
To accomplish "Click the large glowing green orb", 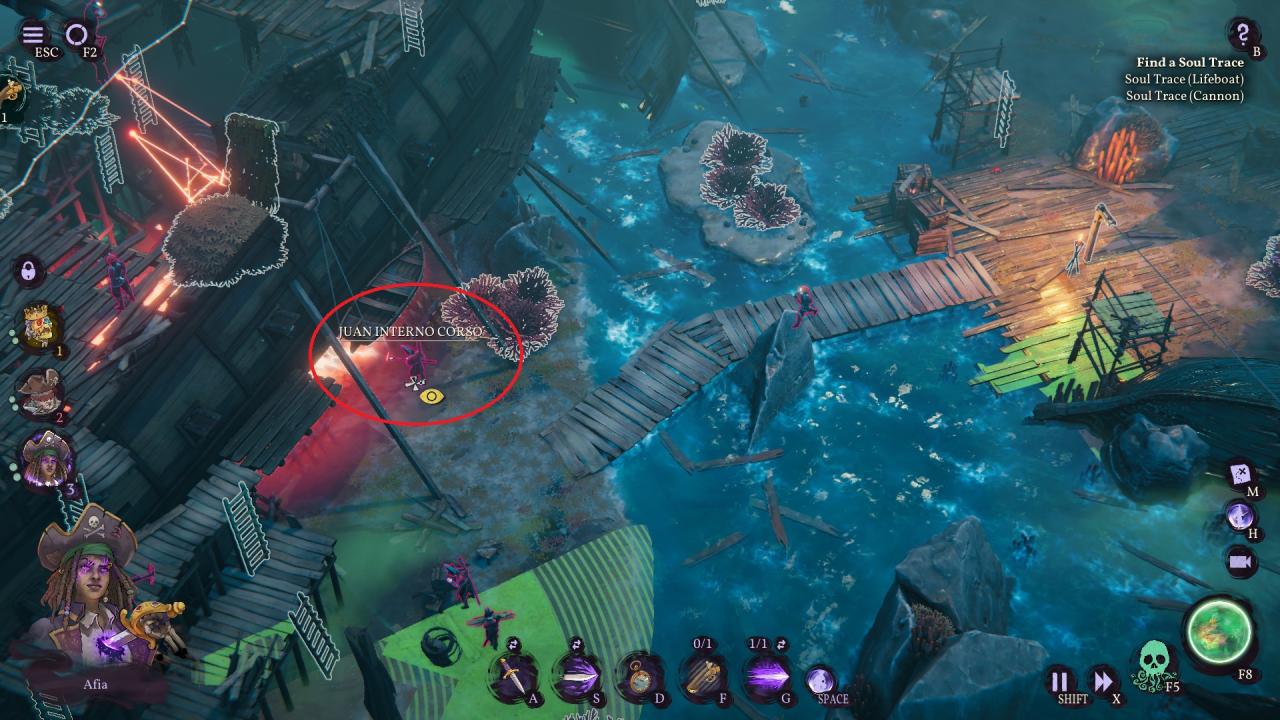I will coord(1218,632).
